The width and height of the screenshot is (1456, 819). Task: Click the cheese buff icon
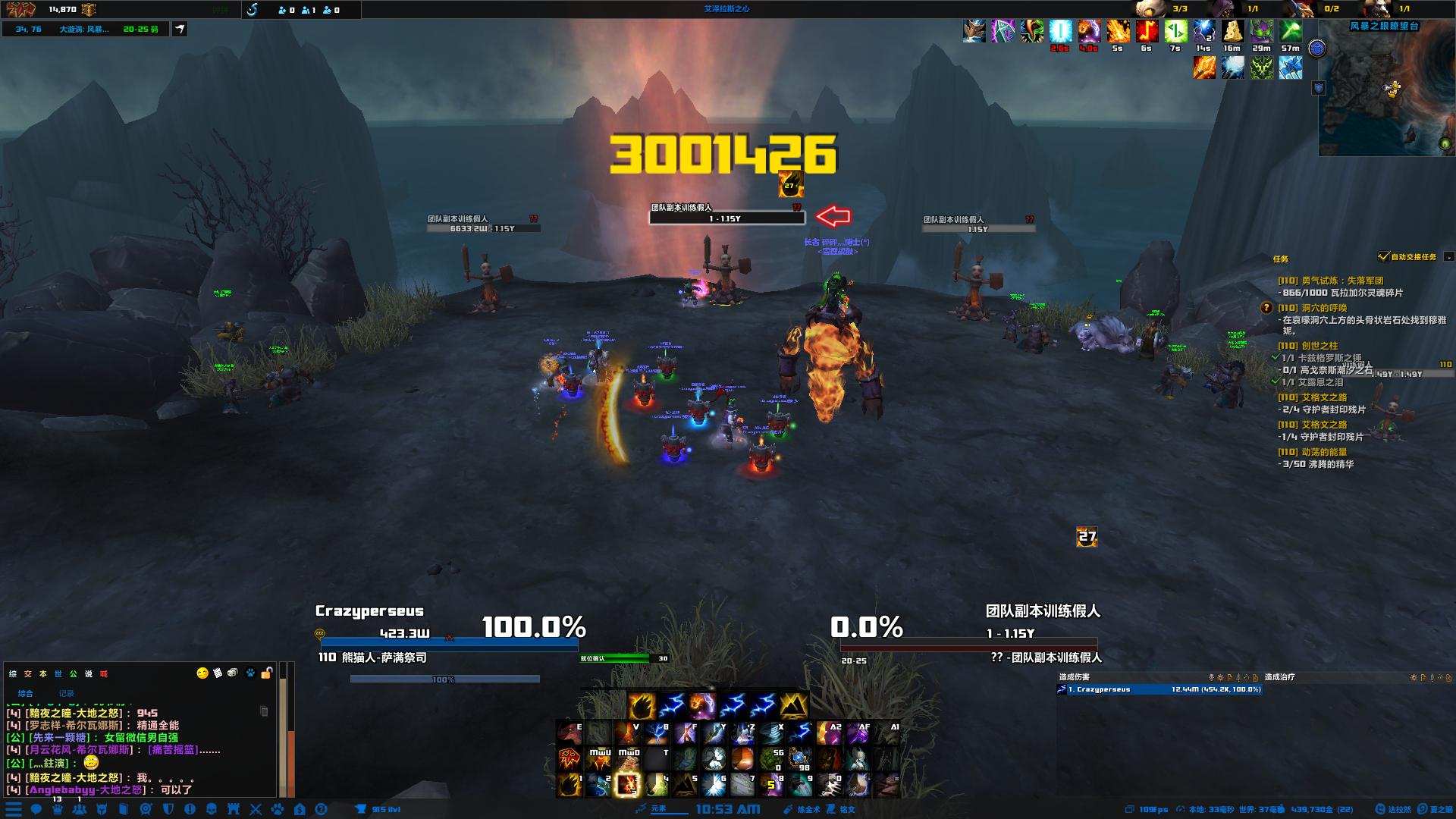point(1232,32)
